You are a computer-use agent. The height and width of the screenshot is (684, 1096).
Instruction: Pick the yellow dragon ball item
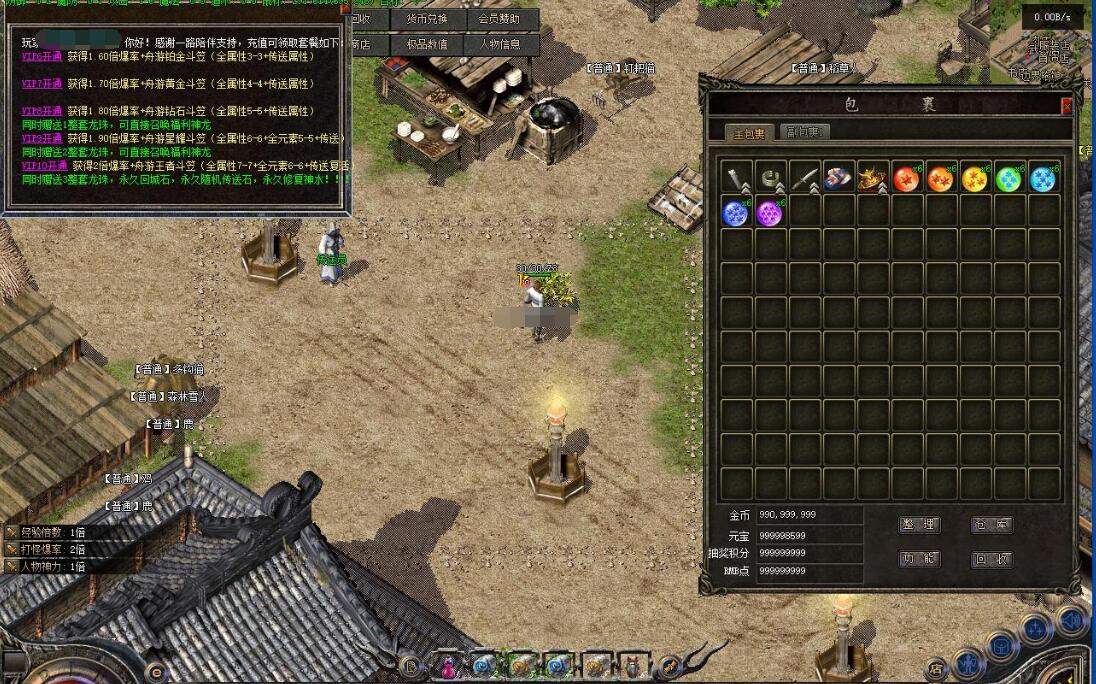(x=975, y=179)
